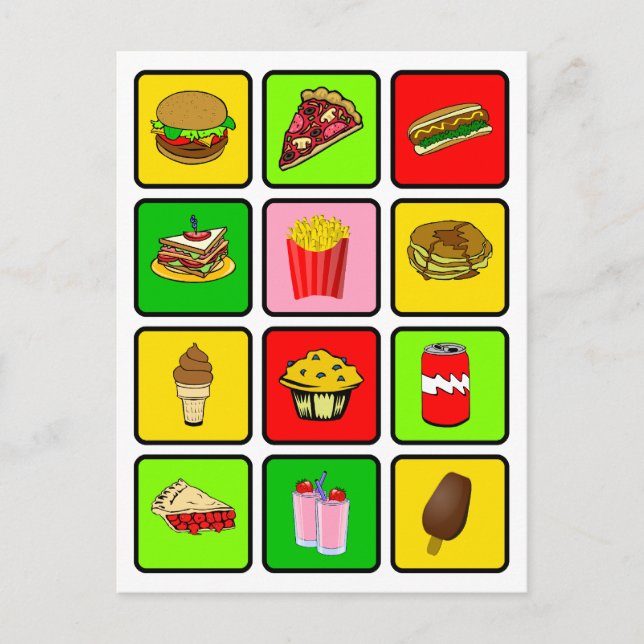The image size is (644, 644).
Task: Click the hot dog tile
Action: [x=449, y=129]
